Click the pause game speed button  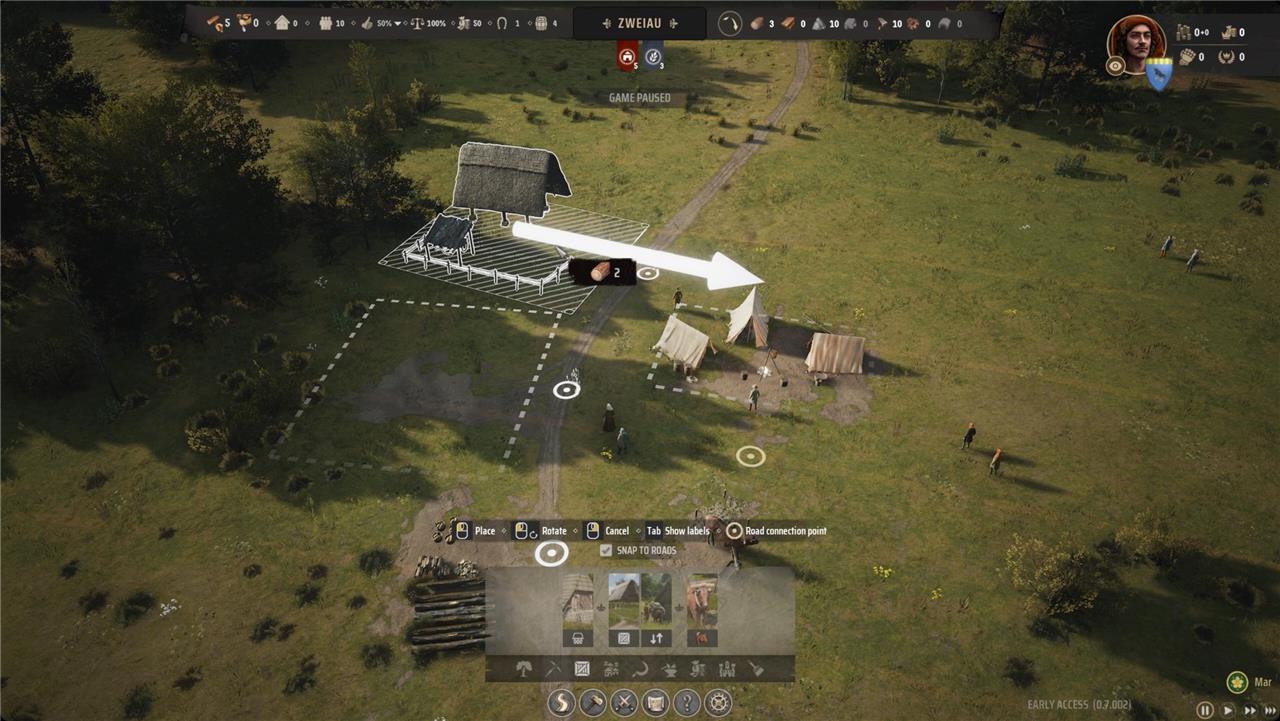coord(1205,710)
